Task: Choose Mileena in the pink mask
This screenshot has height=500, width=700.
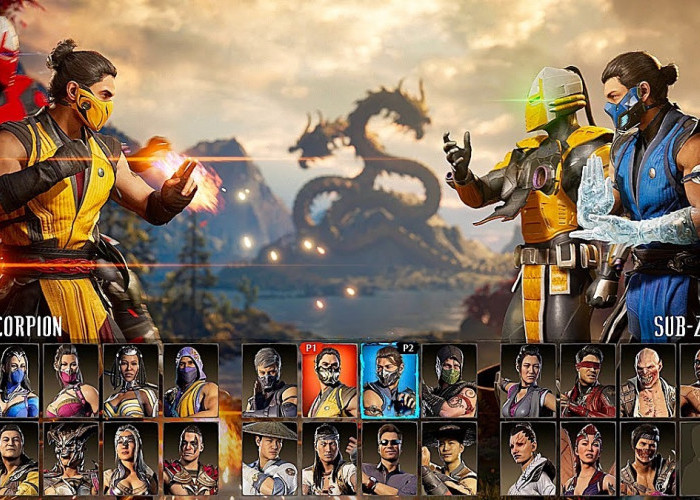Action: click(x=71, y=381)
